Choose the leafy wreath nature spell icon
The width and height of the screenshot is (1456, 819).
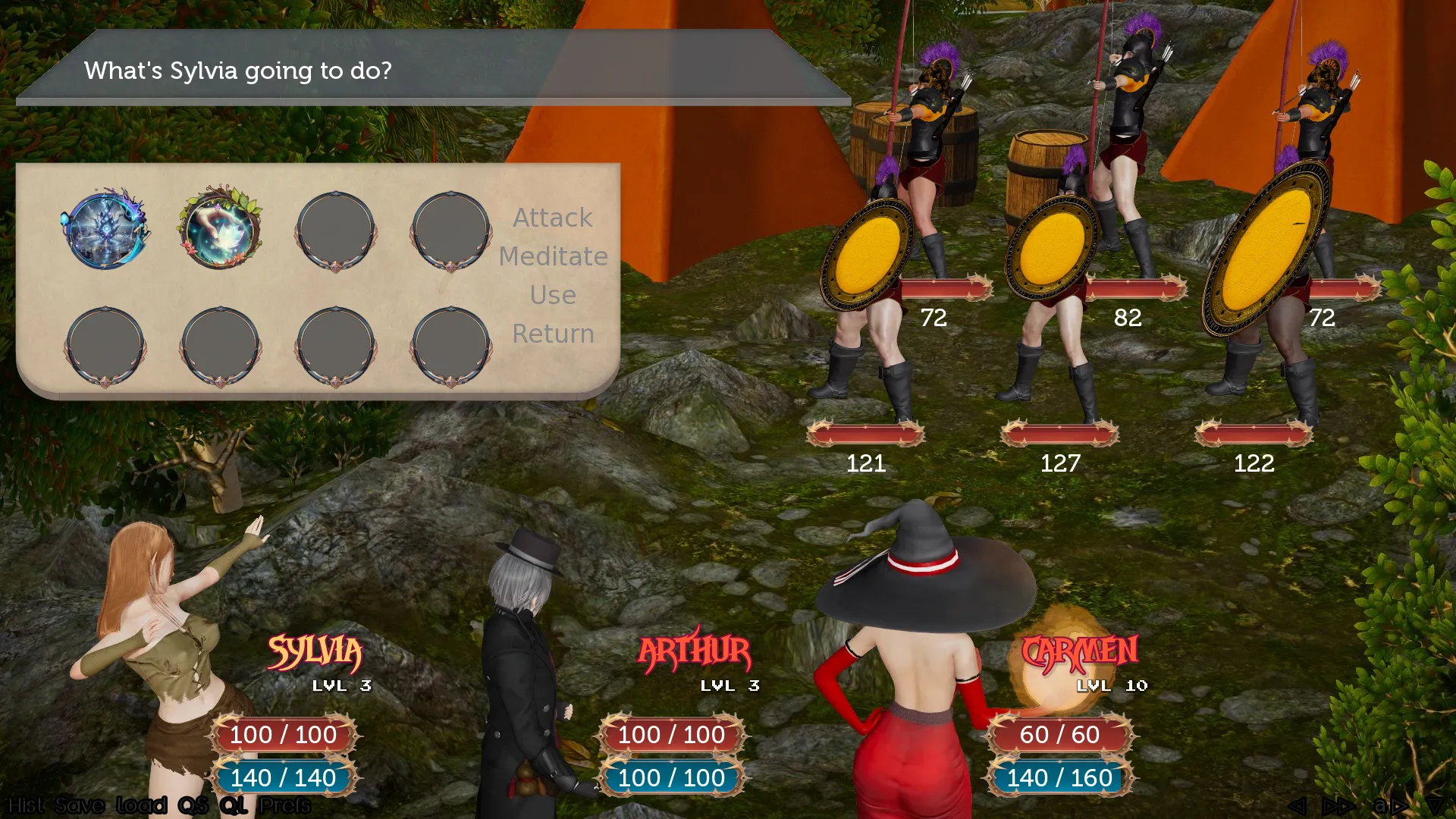point(221,228)
